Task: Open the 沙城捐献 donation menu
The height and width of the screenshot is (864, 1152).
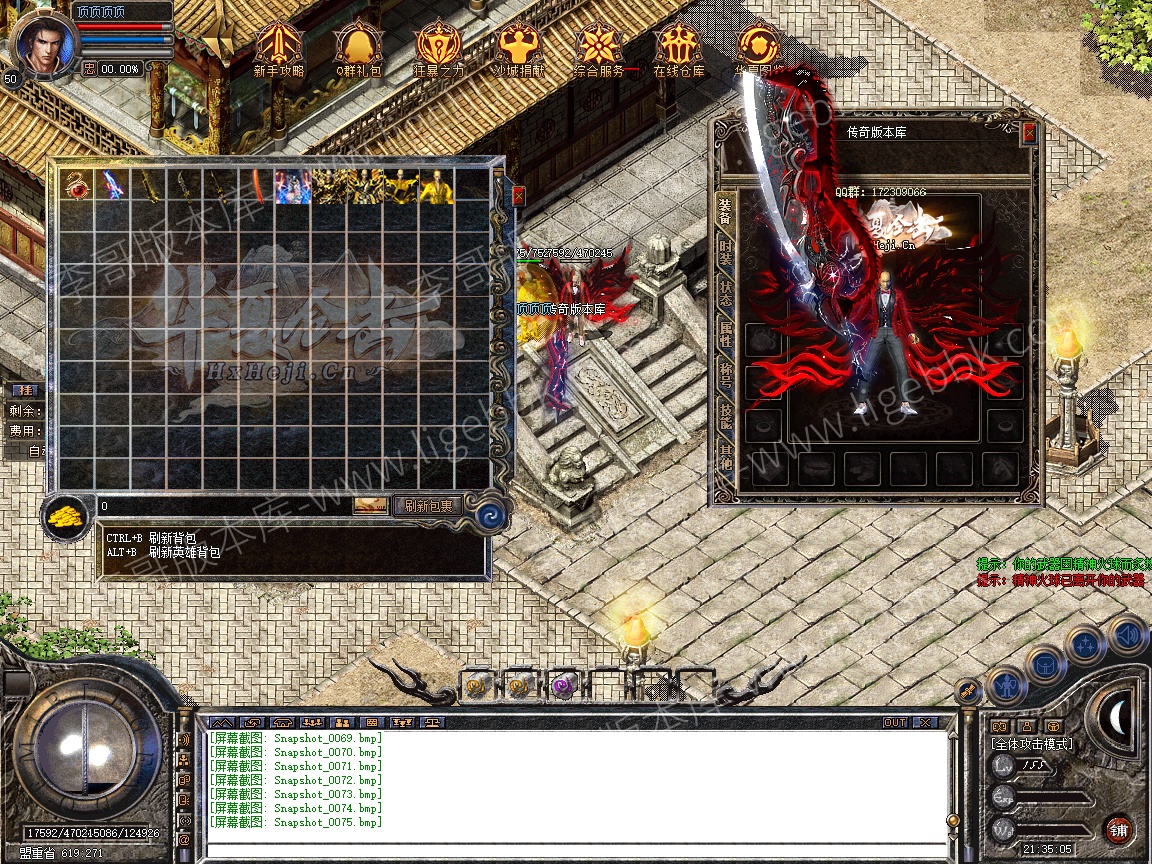Action: coord(519,48)
